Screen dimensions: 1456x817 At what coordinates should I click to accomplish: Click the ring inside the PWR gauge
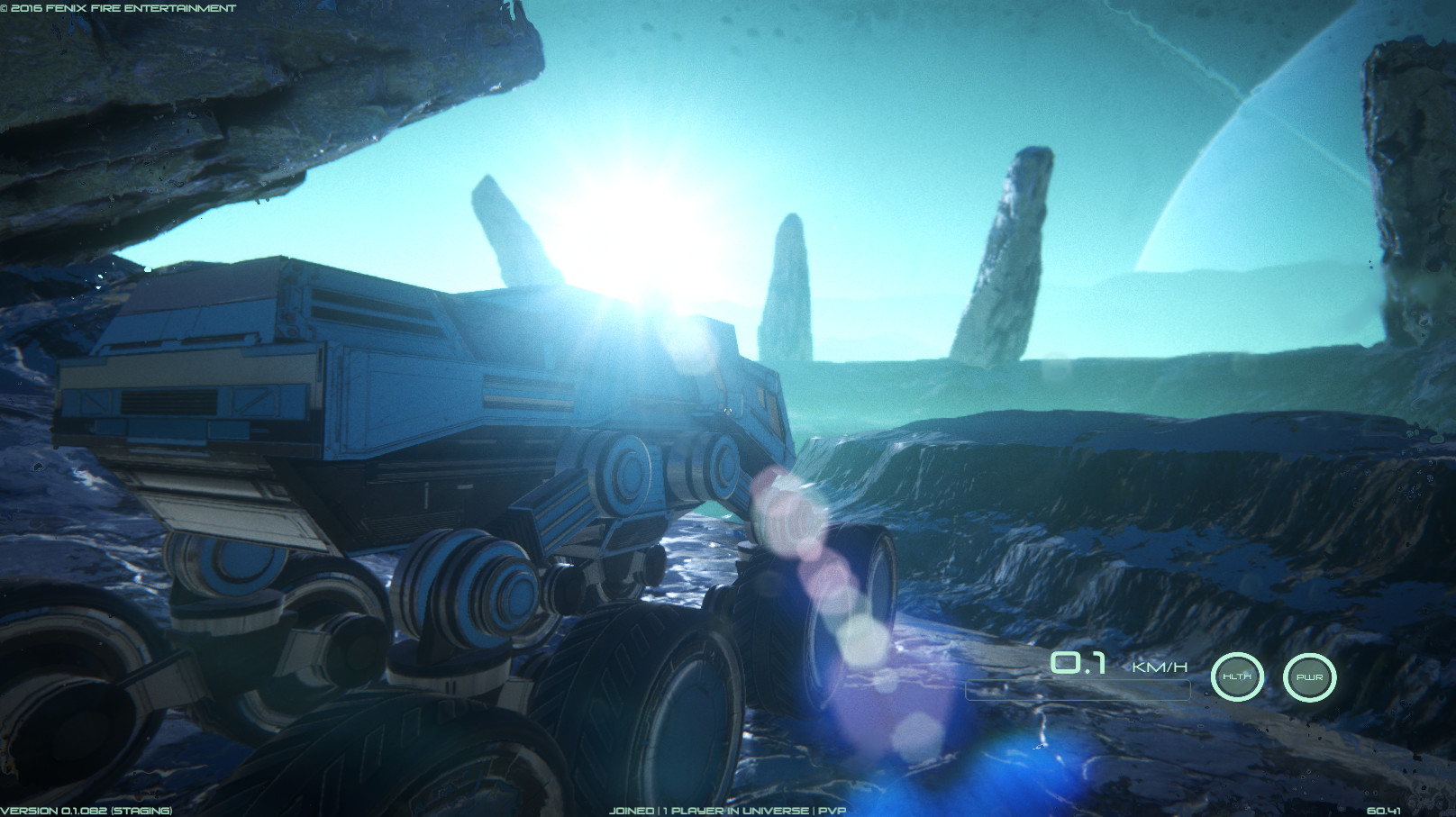(x=1311, y=676)
